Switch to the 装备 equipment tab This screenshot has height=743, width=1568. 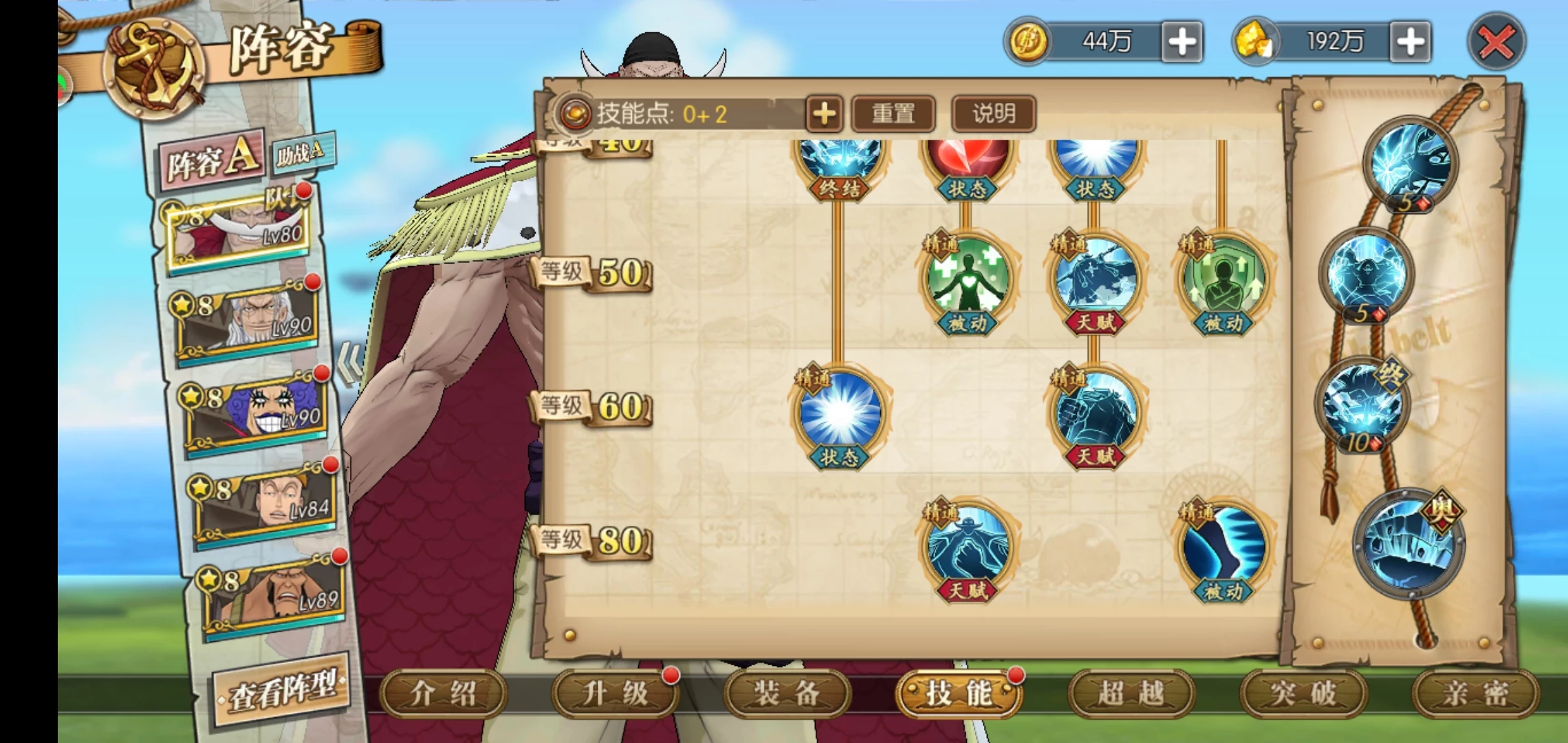(787, 693)
